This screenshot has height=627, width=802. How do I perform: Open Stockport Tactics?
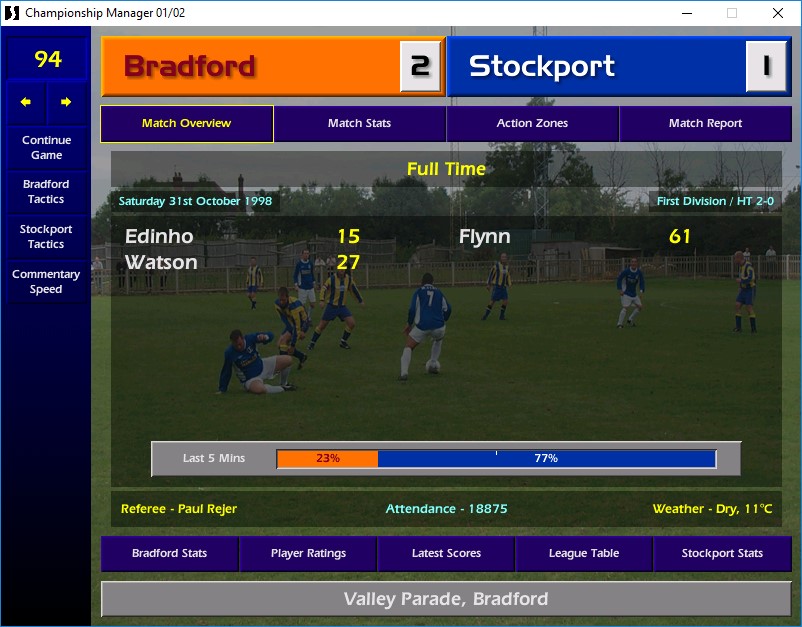pyautogui.click(x=46, y=237)
